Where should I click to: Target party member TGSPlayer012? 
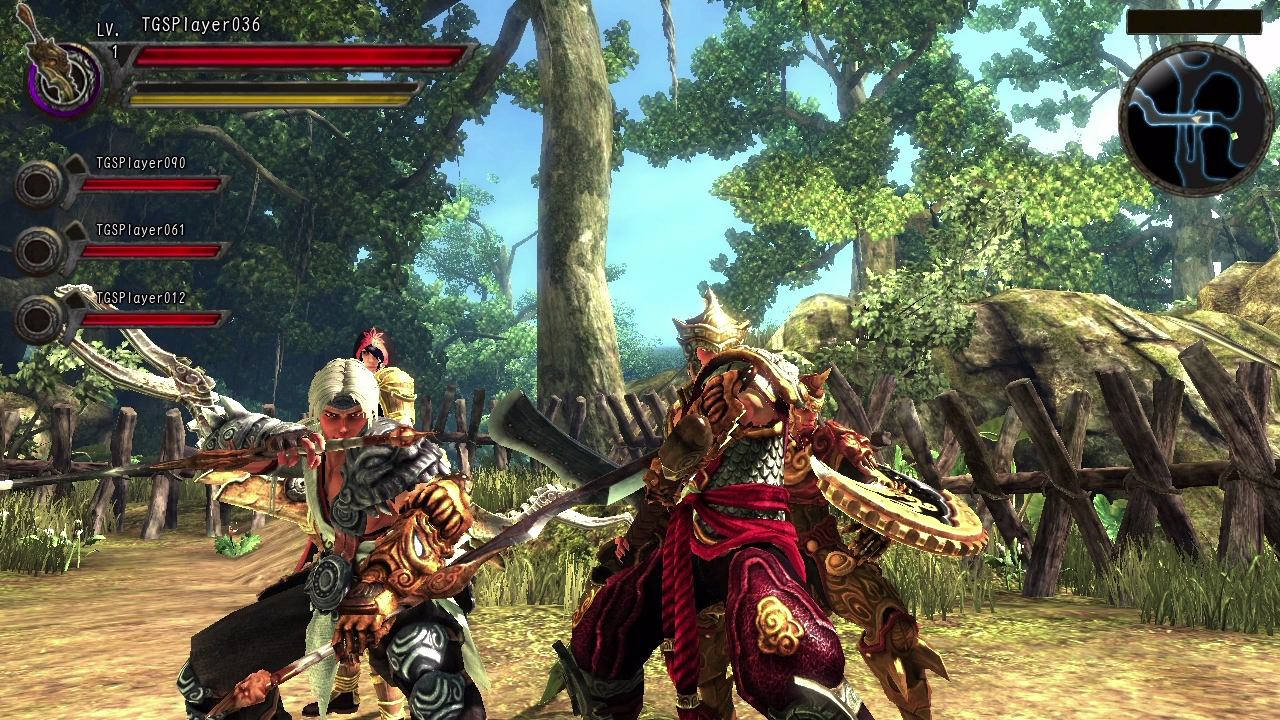(140, 298)
